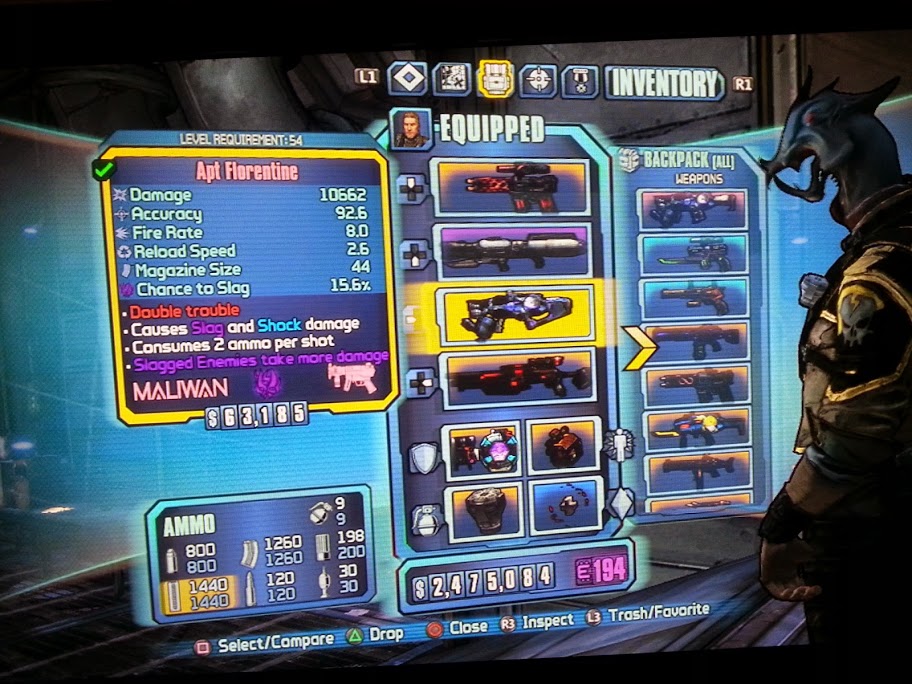Open the Missions tab with the diamond icon

407,78
